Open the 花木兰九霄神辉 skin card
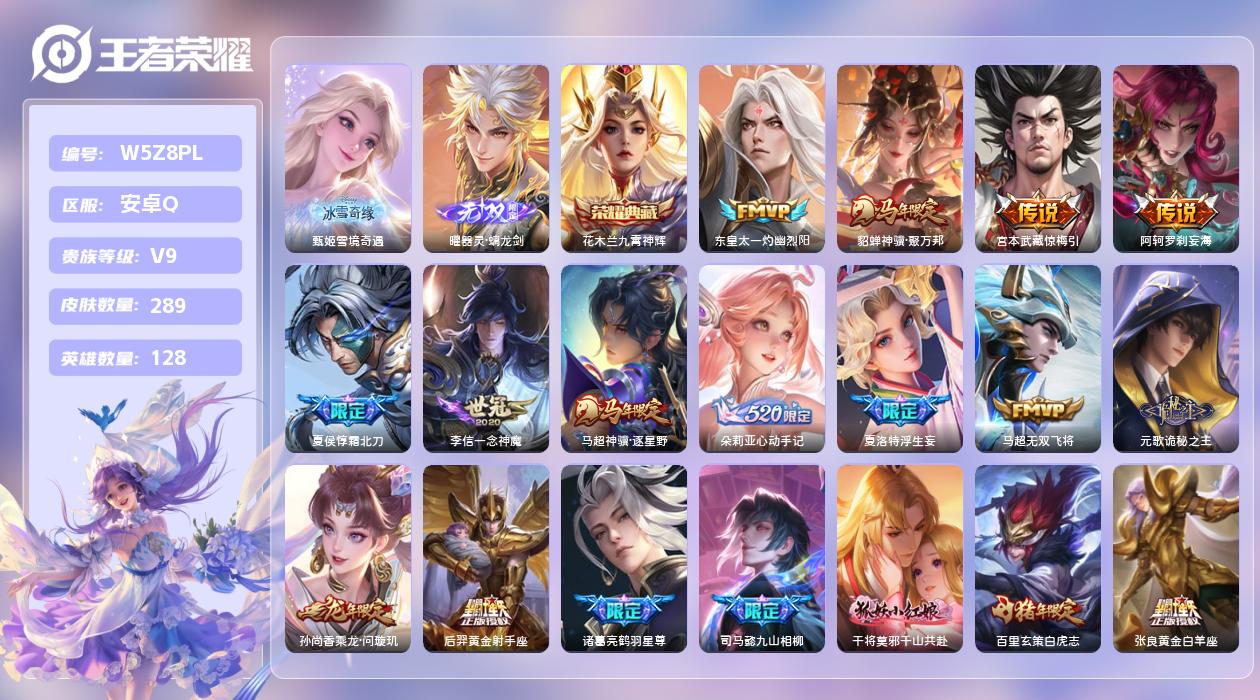 624,158
